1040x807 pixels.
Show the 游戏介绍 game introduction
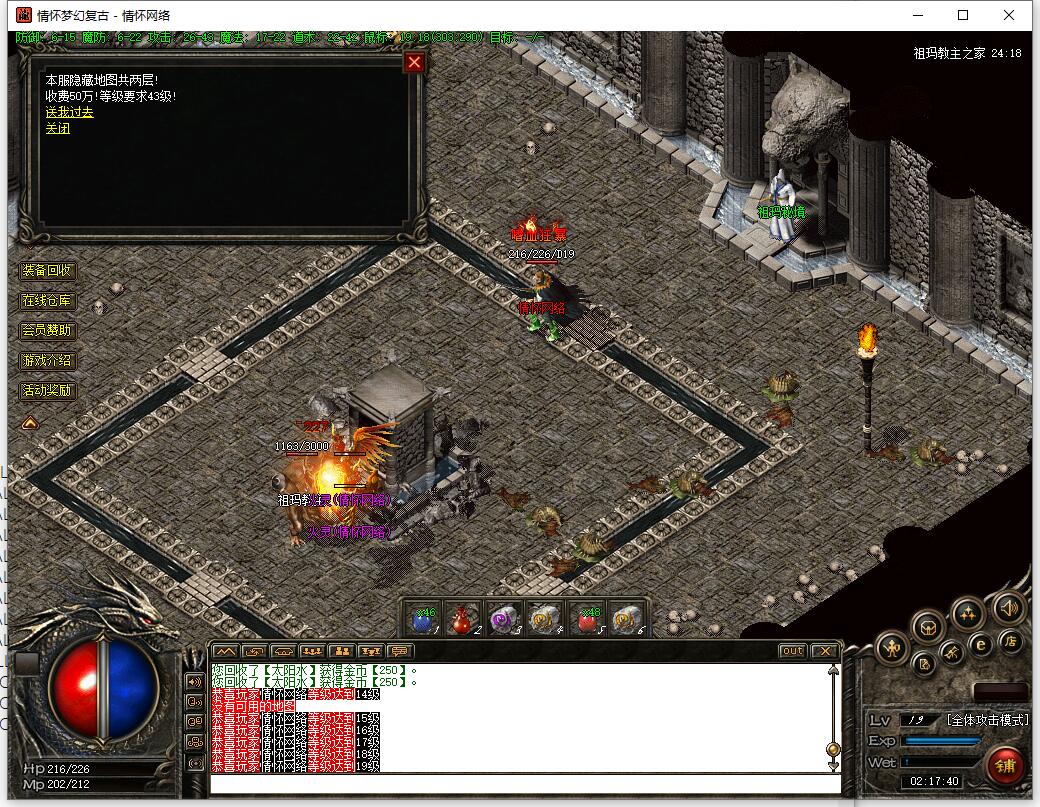[x=48, y=361]
